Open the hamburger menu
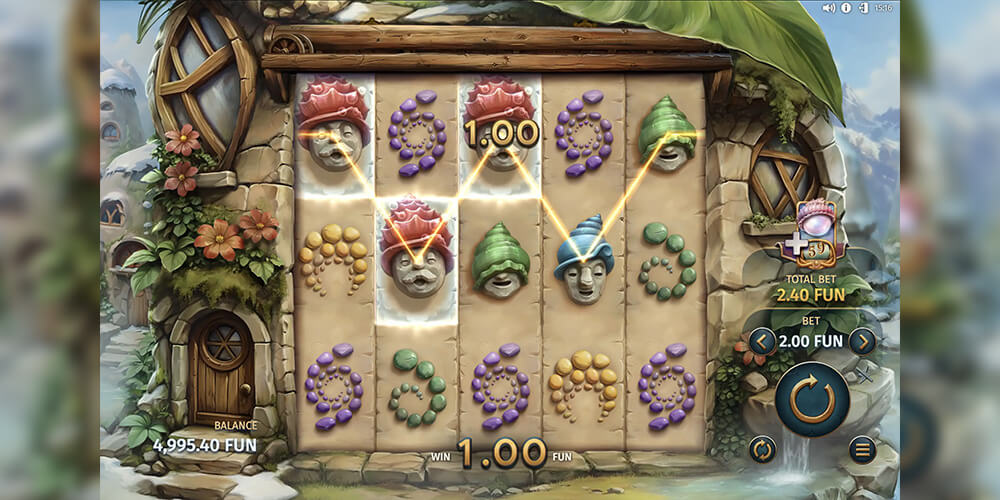The width and height of the screenshot is (1000, 500). (862, 449)
